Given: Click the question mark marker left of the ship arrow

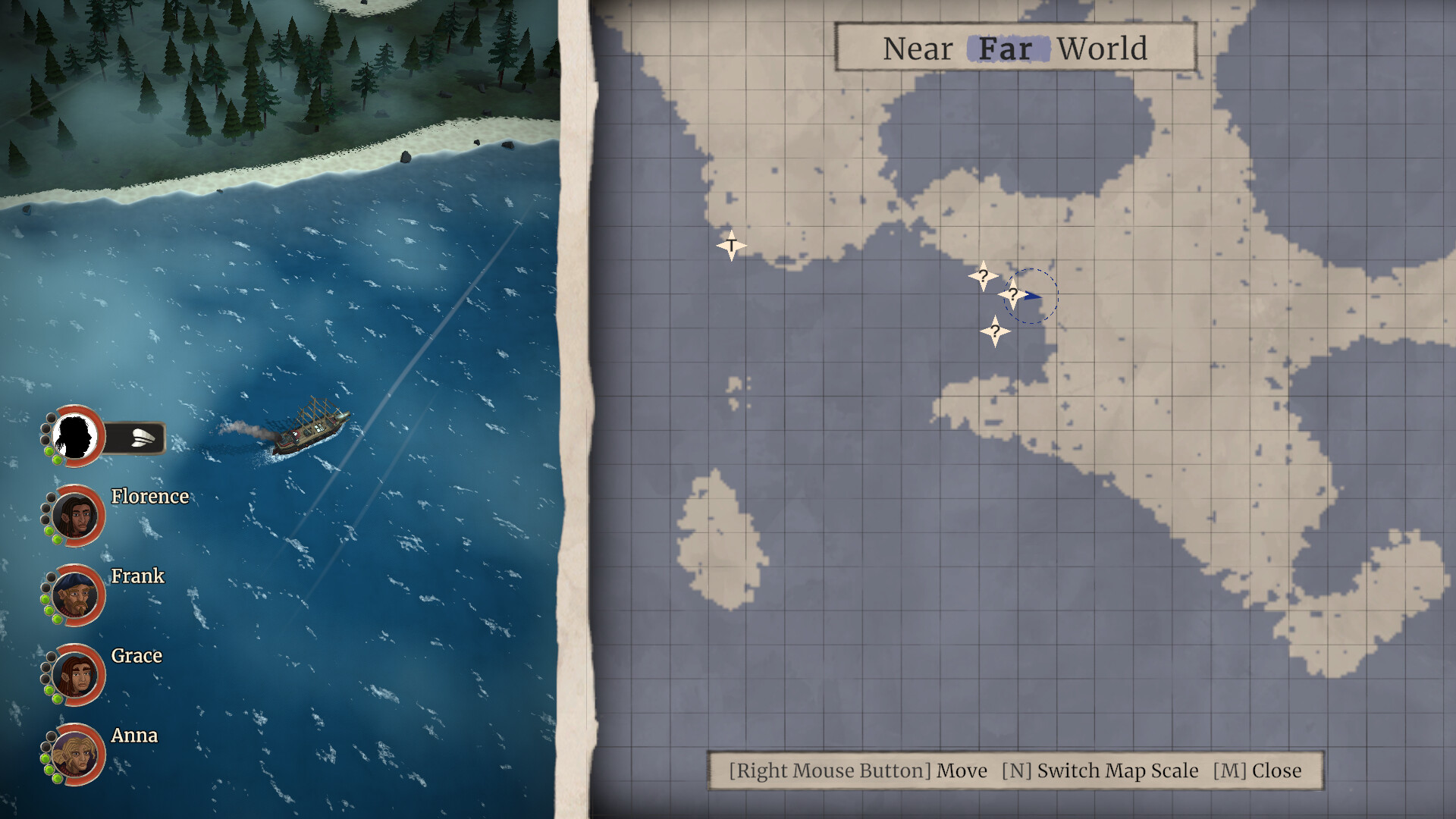Looking at the screenshot, I should pos(983,277).
